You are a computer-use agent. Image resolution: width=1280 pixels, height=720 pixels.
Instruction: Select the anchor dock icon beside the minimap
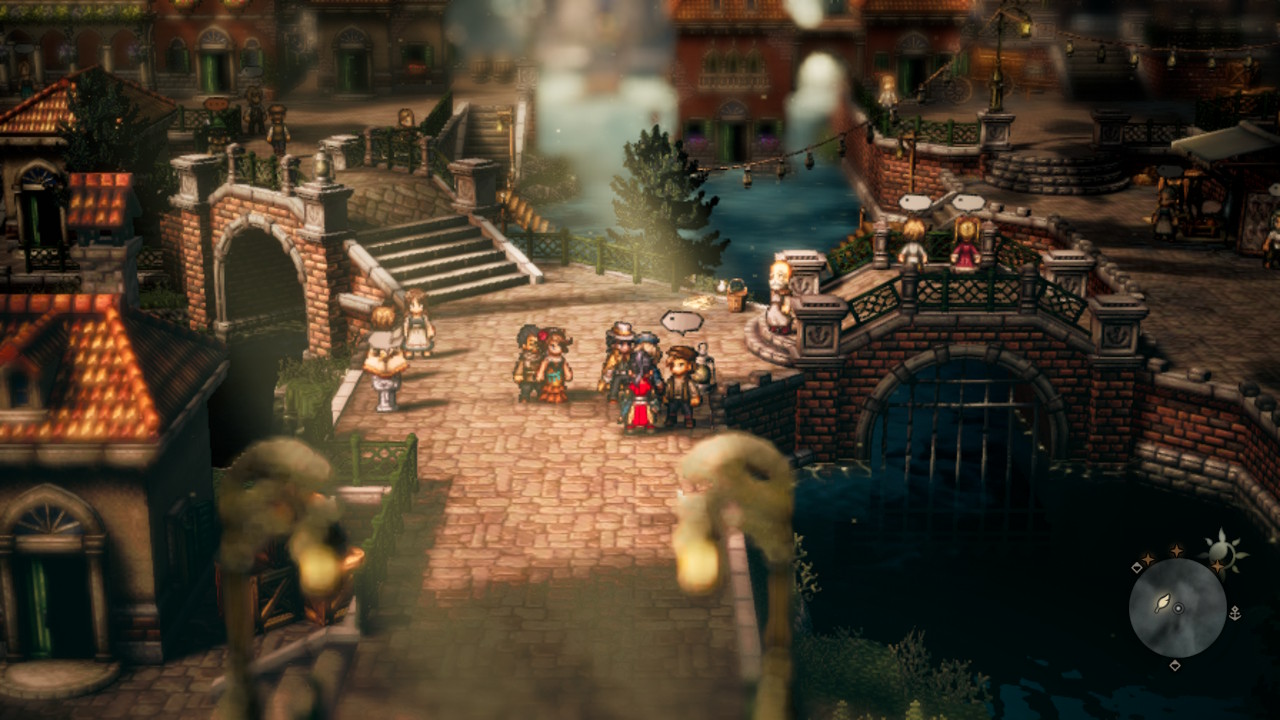point(1235,613)
